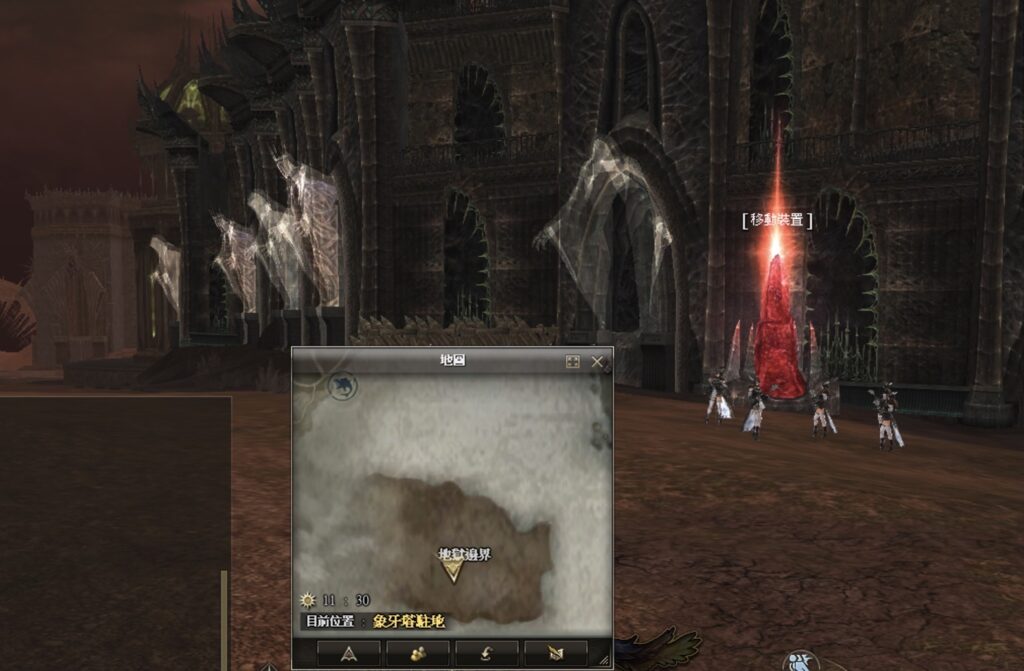
Task: Close the map window
Action: tap(597, 362)
